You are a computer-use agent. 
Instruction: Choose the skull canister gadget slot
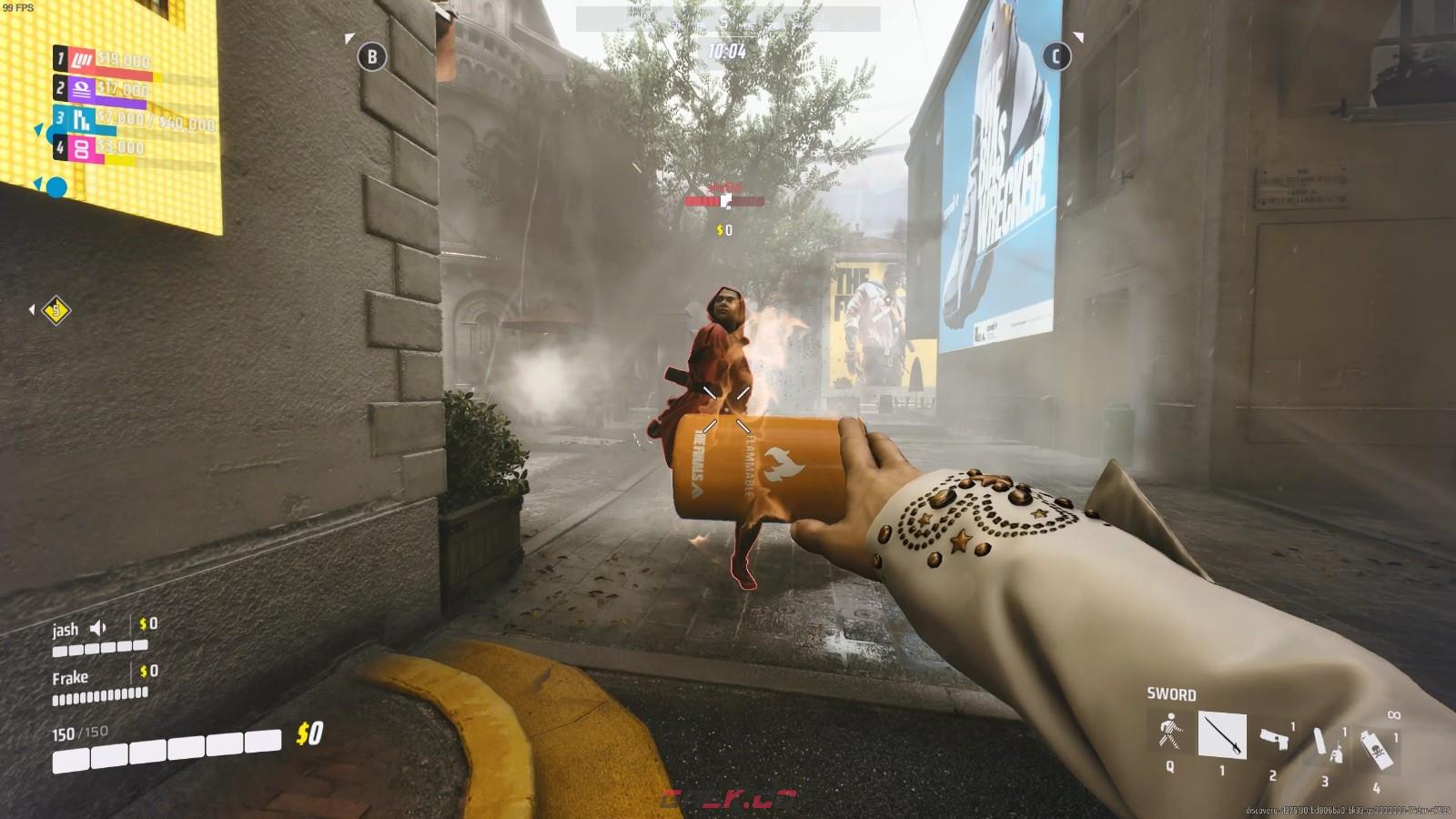(x=1376, y=748)
